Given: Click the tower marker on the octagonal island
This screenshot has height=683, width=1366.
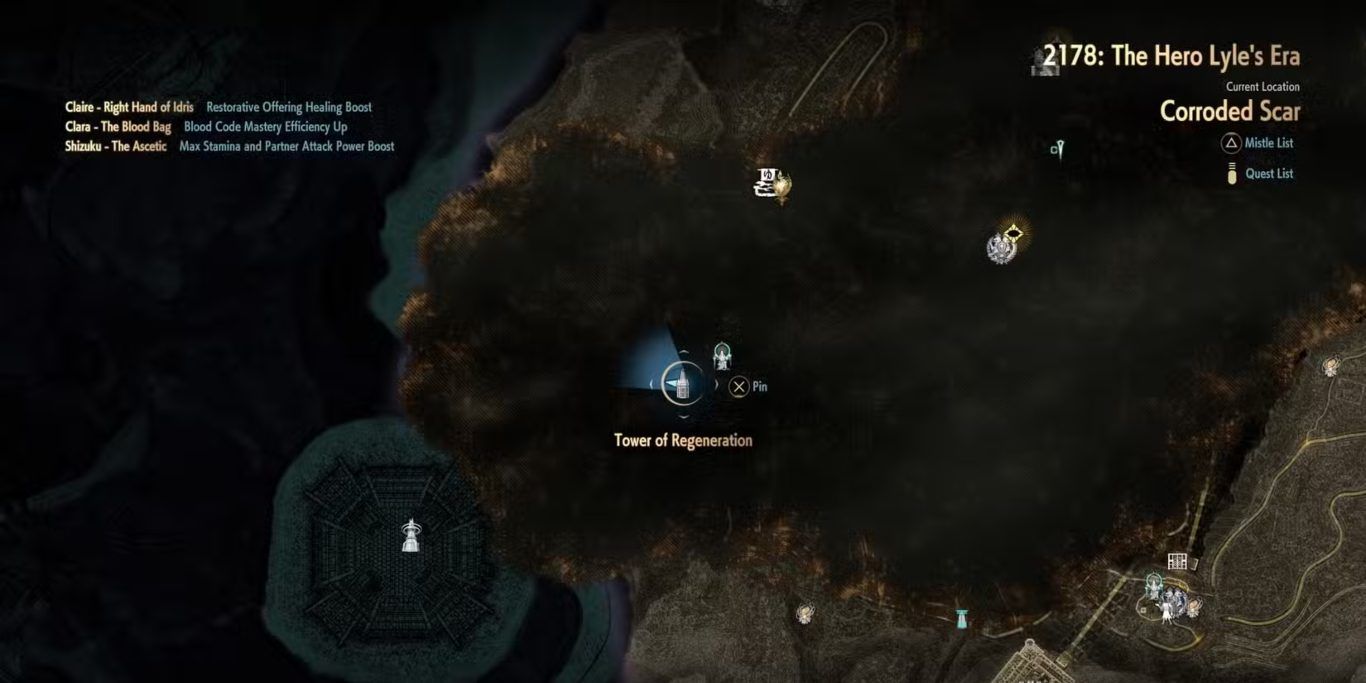Looking at the screenshot, I should [409, 535].
